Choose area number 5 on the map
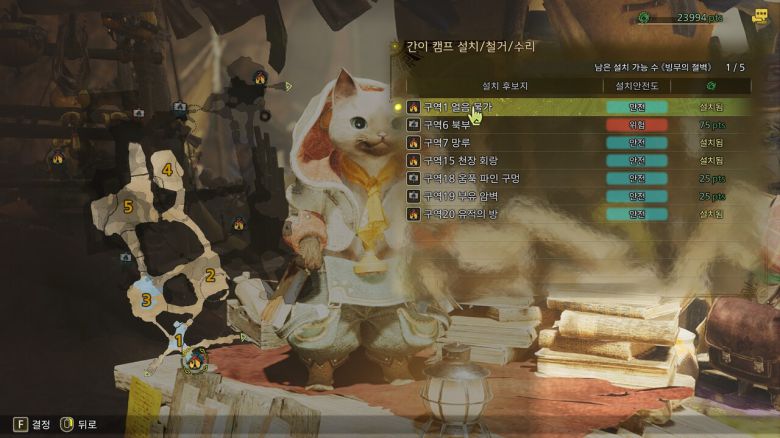Image resolution: width=780 pixels, height=438 pixels. (128, 207)
